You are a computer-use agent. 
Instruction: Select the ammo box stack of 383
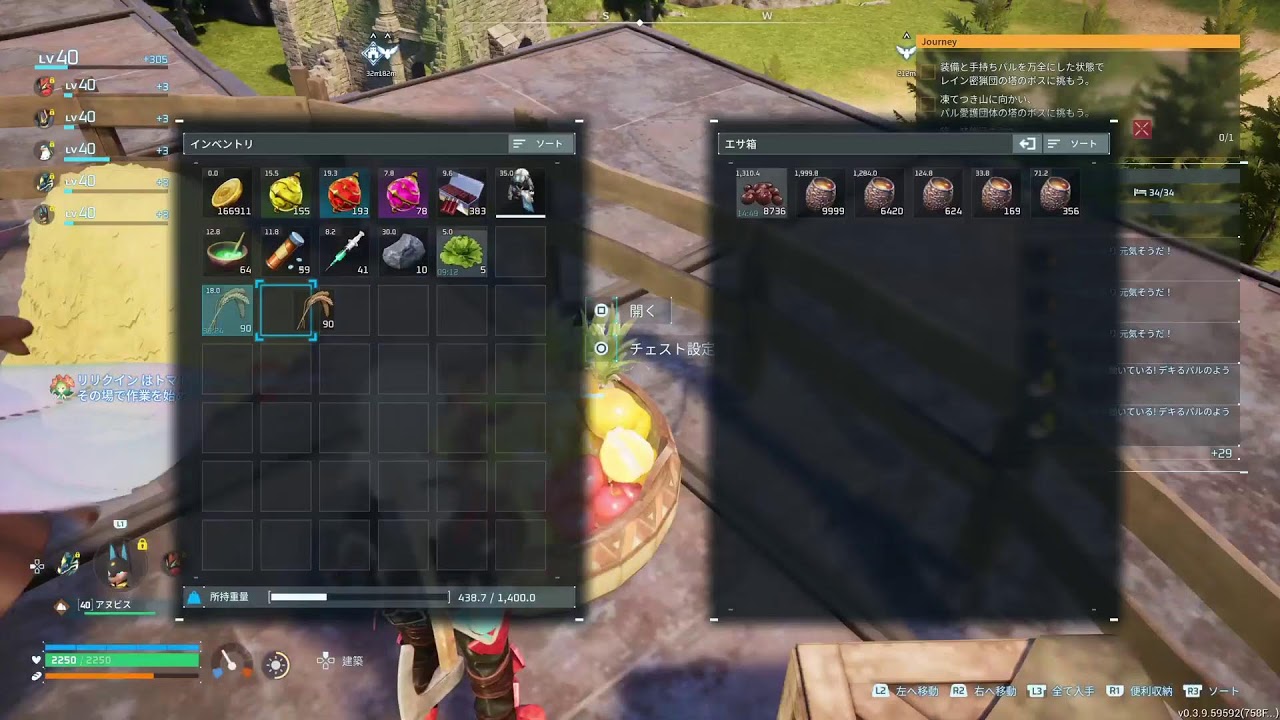point(462,192)
